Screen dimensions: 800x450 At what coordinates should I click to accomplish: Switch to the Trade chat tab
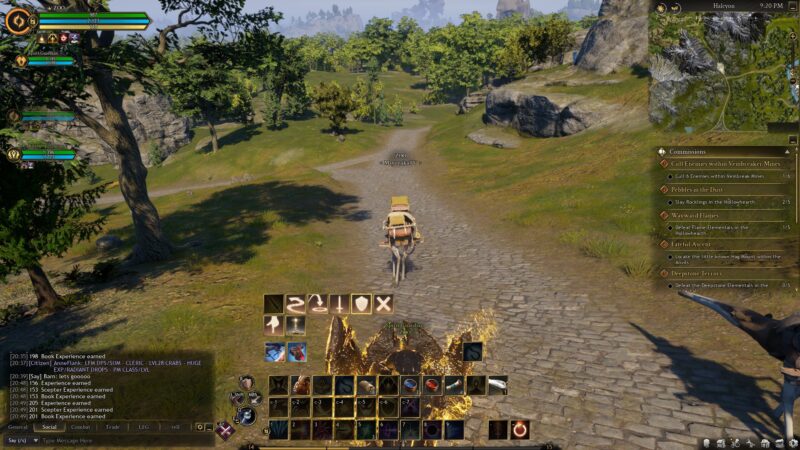(112, 426)
